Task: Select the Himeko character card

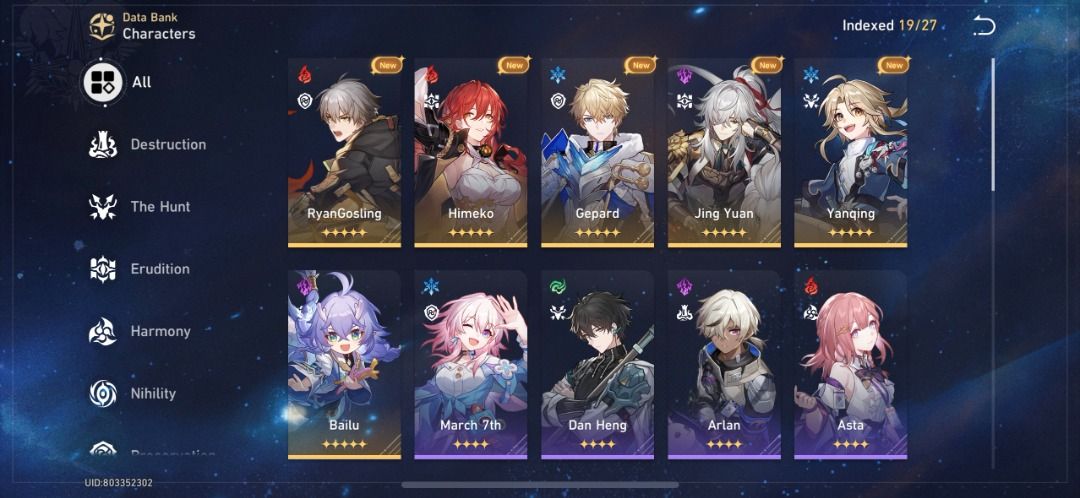Action: [470, 152]
